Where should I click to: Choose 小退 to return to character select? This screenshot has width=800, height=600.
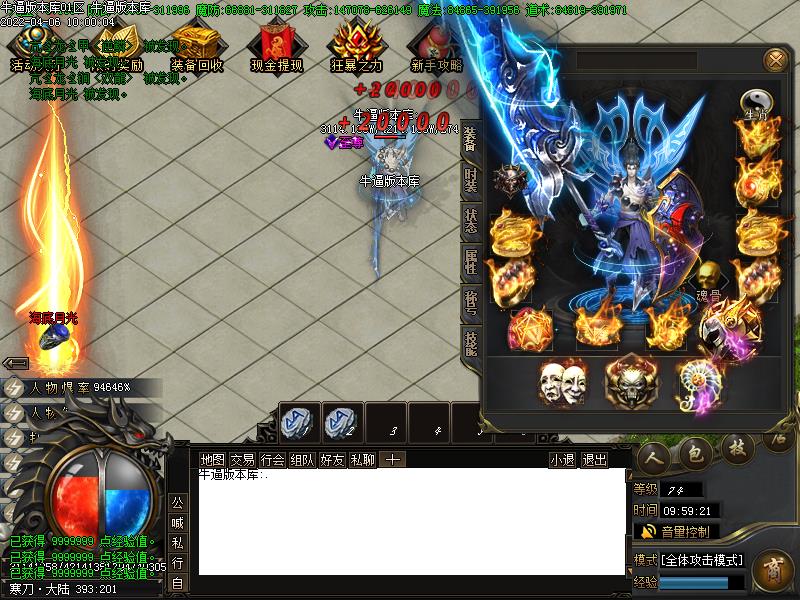562,459
